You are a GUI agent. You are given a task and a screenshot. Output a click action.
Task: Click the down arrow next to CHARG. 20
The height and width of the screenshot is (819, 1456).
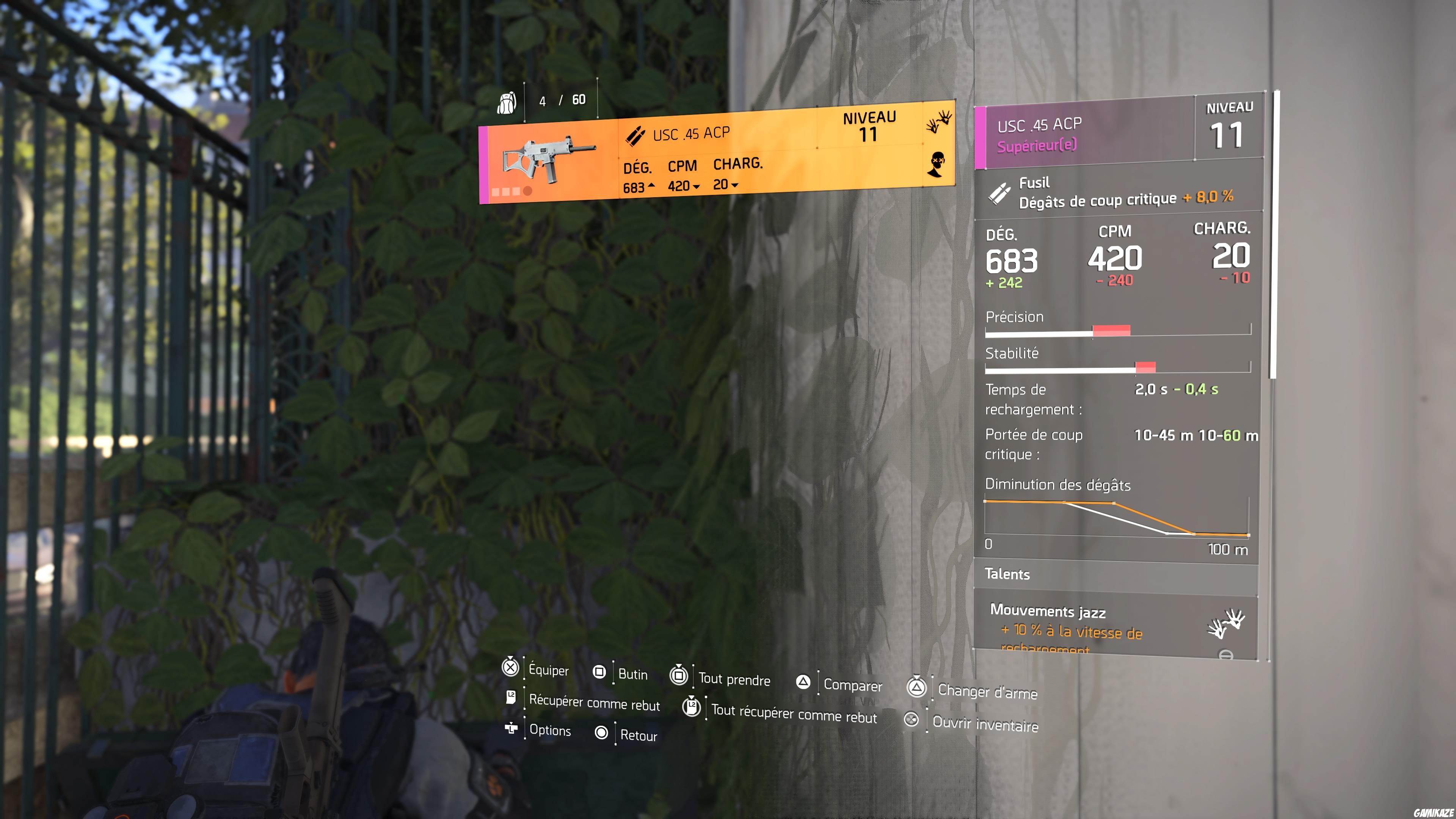tap(735, 186)
